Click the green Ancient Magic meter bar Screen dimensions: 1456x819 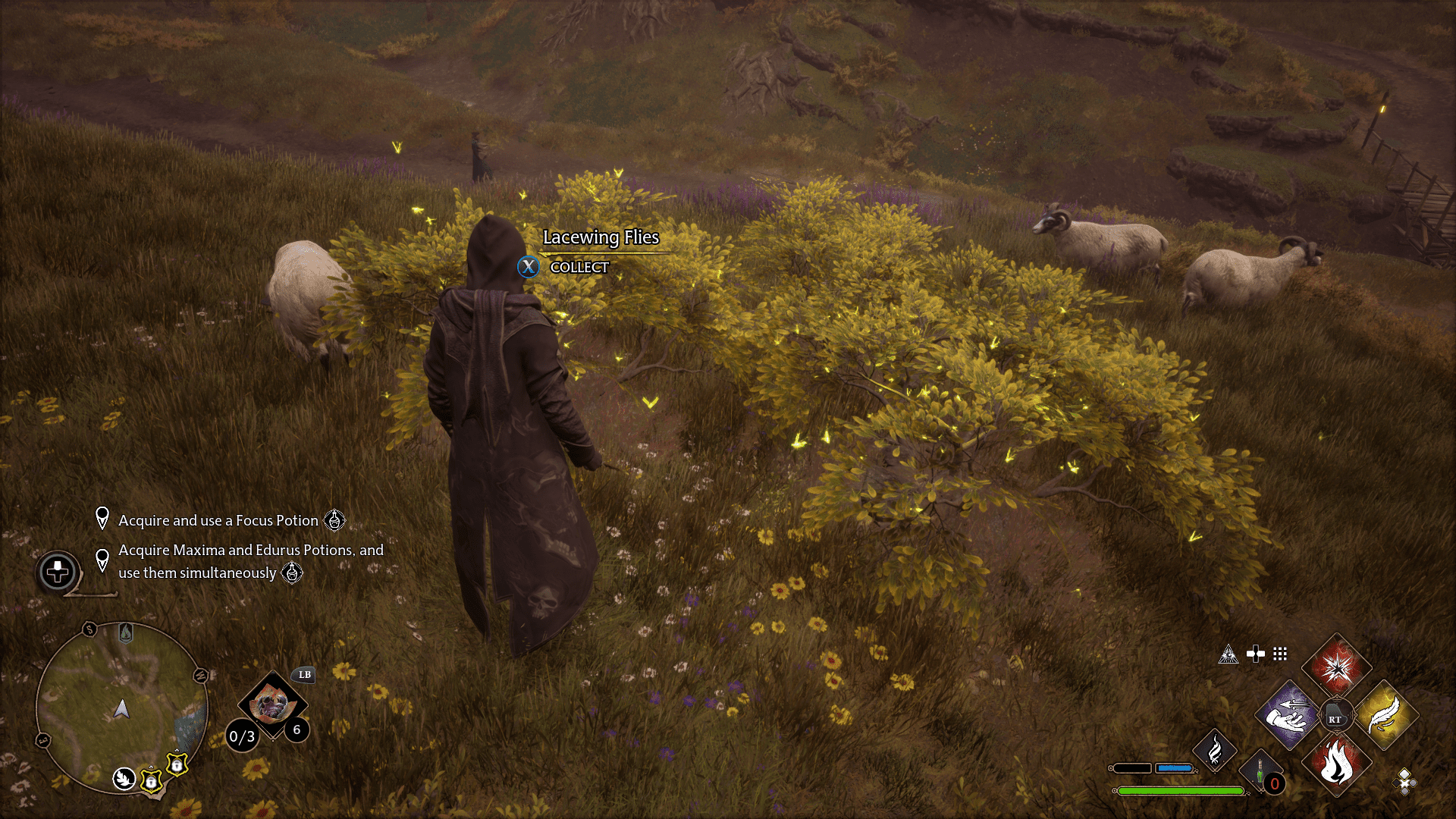pos(1181,792)
